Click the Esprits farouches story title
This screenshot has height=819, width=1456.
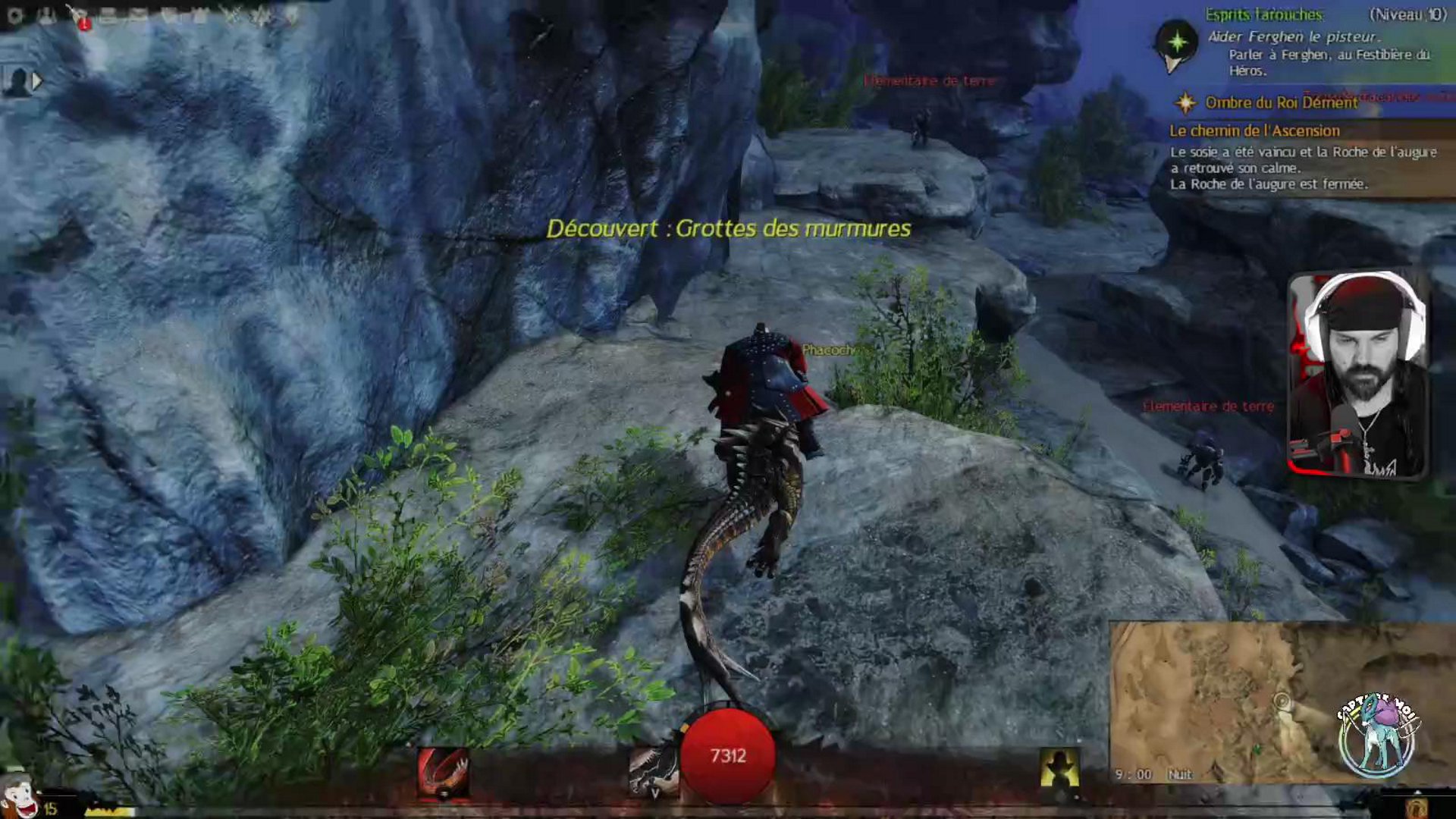[x=1264, y=14]
